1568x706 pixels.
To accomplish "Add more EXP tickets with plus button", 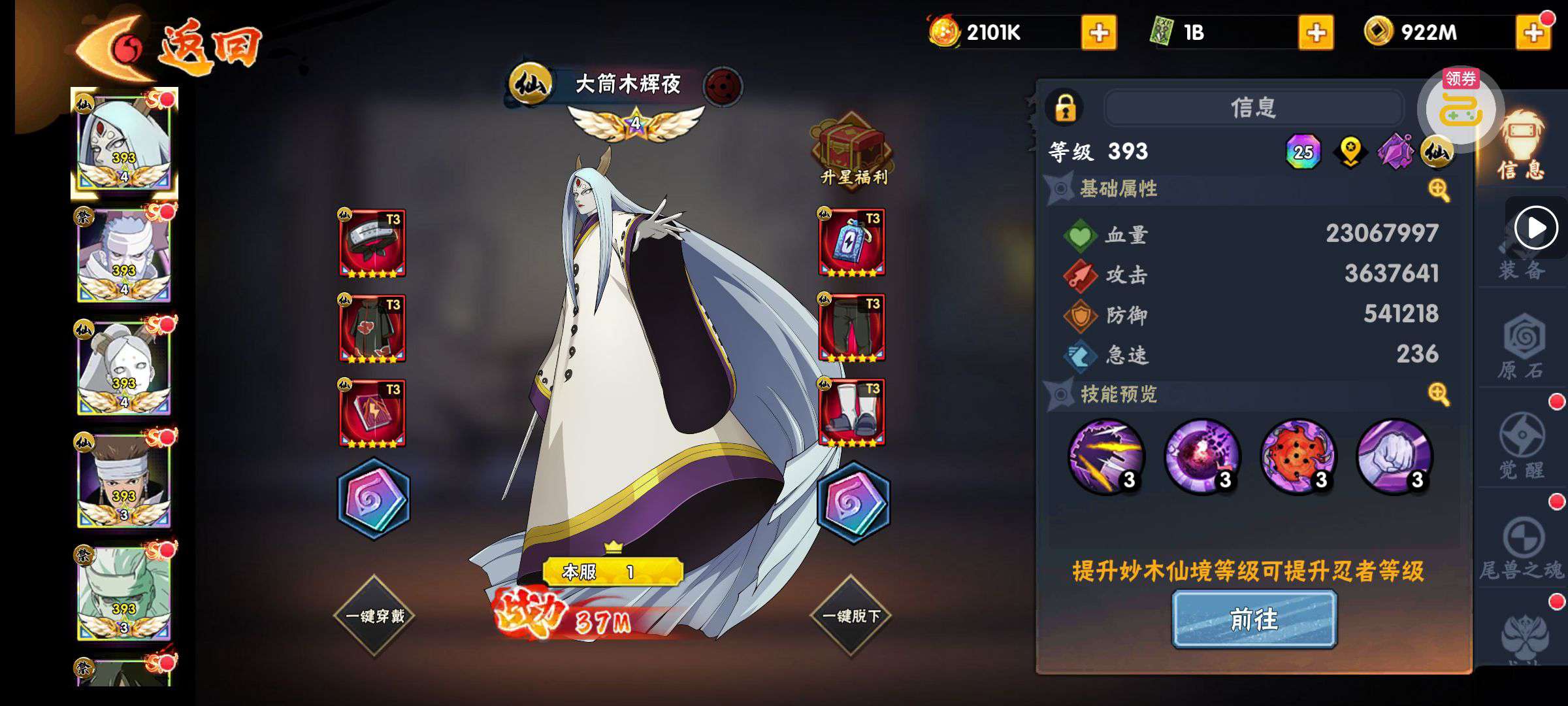I will [1316, 33].
